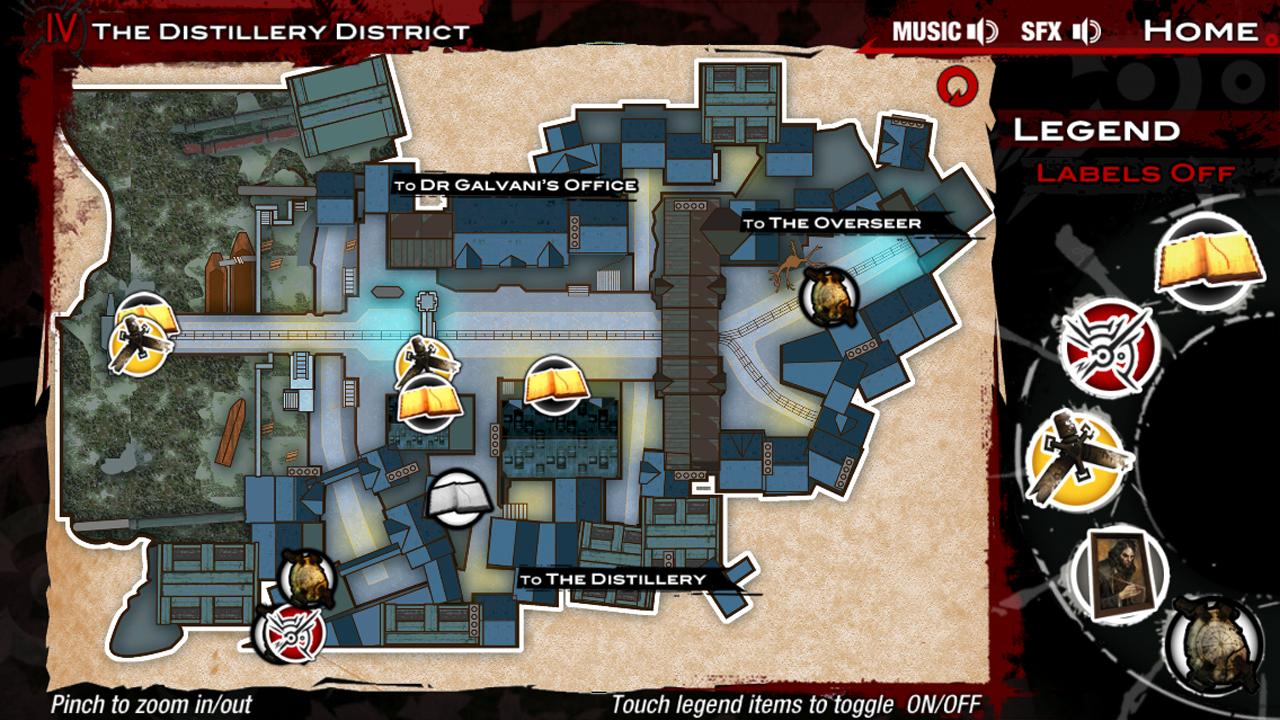Select the white paper note map marker

pos(459,498)
